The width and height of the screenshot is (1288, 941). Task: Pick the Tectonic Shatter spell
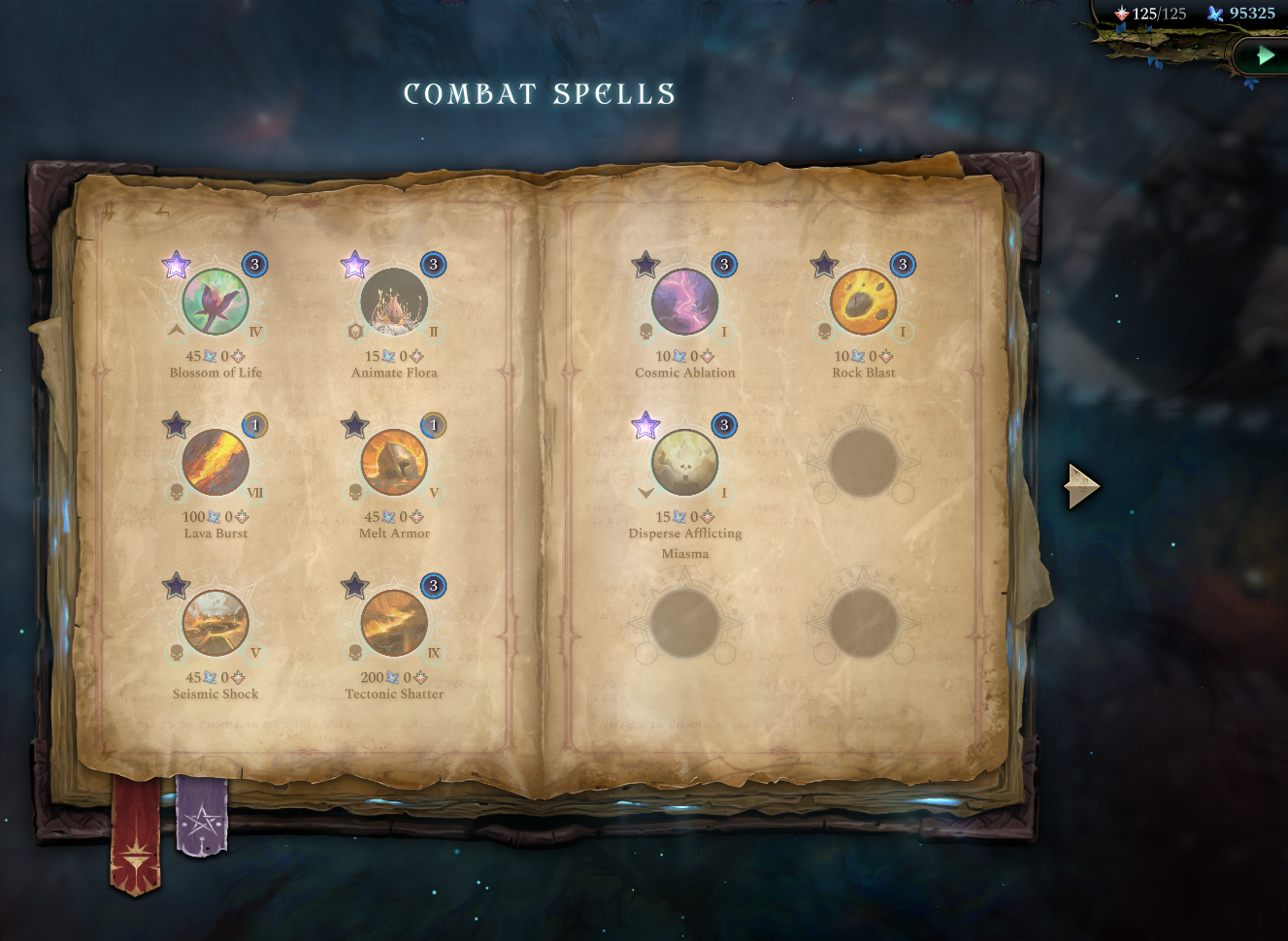pyautogui.click(x=392, y=624)
